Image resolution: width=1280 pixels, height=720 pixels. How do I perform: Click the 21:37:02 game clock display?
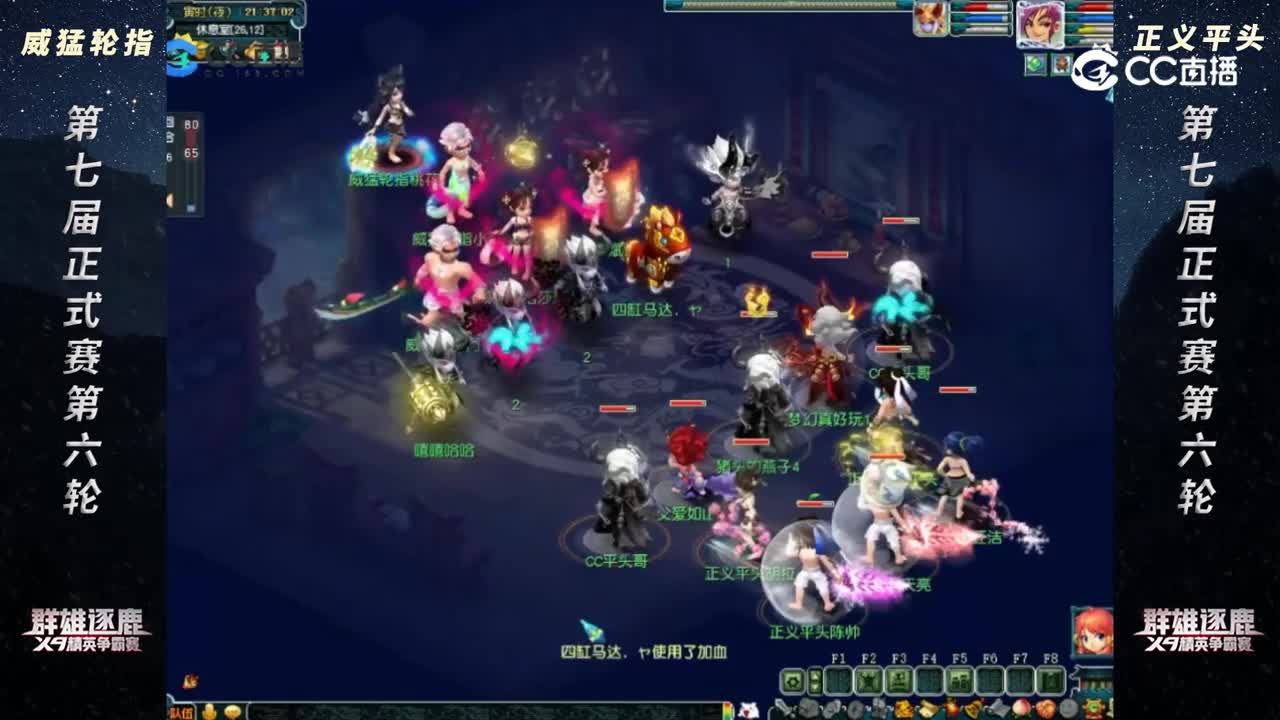tap(268, 12)
